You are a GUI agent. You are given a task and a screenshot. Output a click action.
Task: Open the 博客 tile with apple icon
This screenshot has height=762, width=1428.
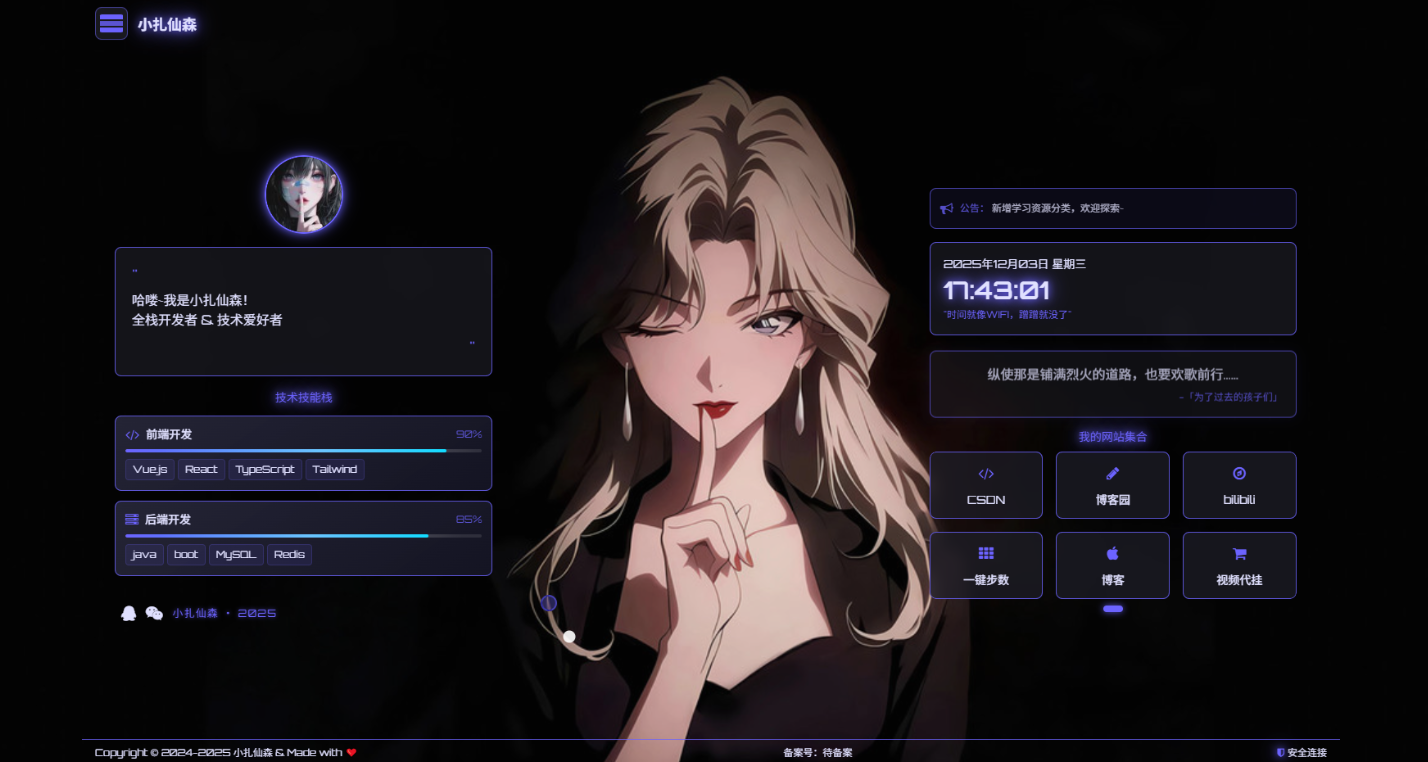point(1112,565)
